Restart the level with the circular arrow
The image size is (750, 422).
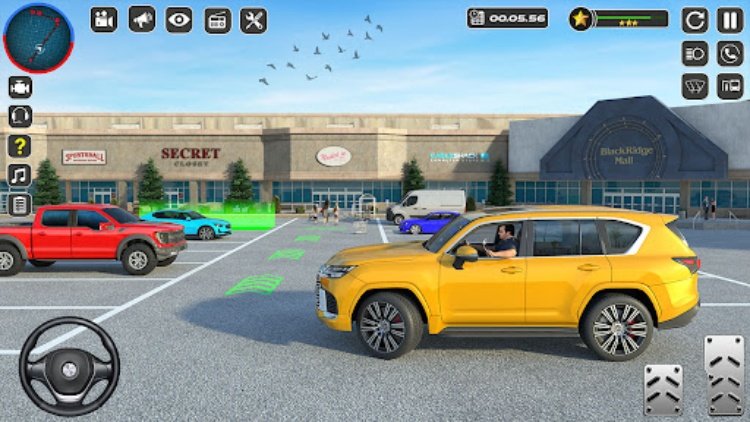pyautogui.click(x=695, y=19)
